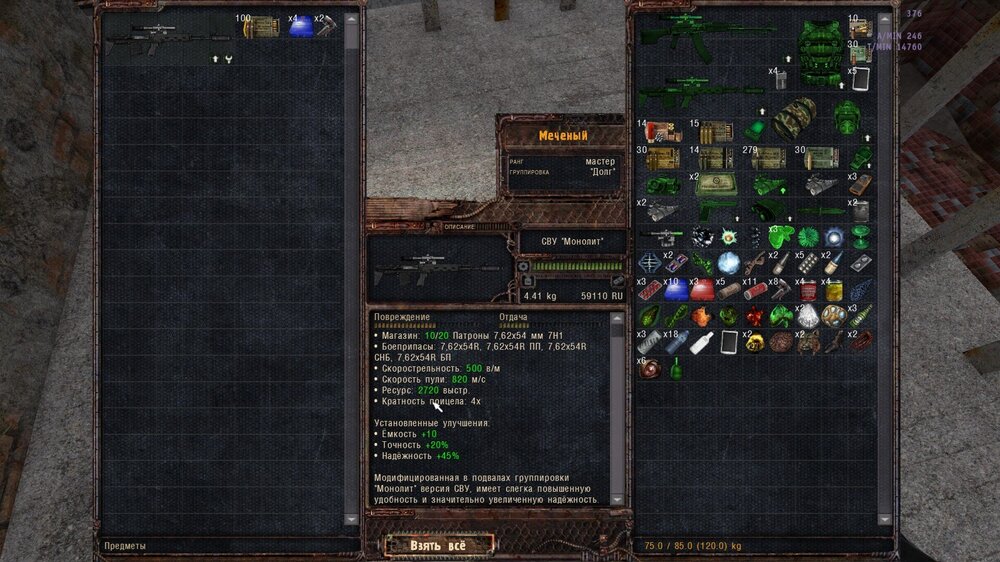Click the "Взять всё" take all button

439,545
